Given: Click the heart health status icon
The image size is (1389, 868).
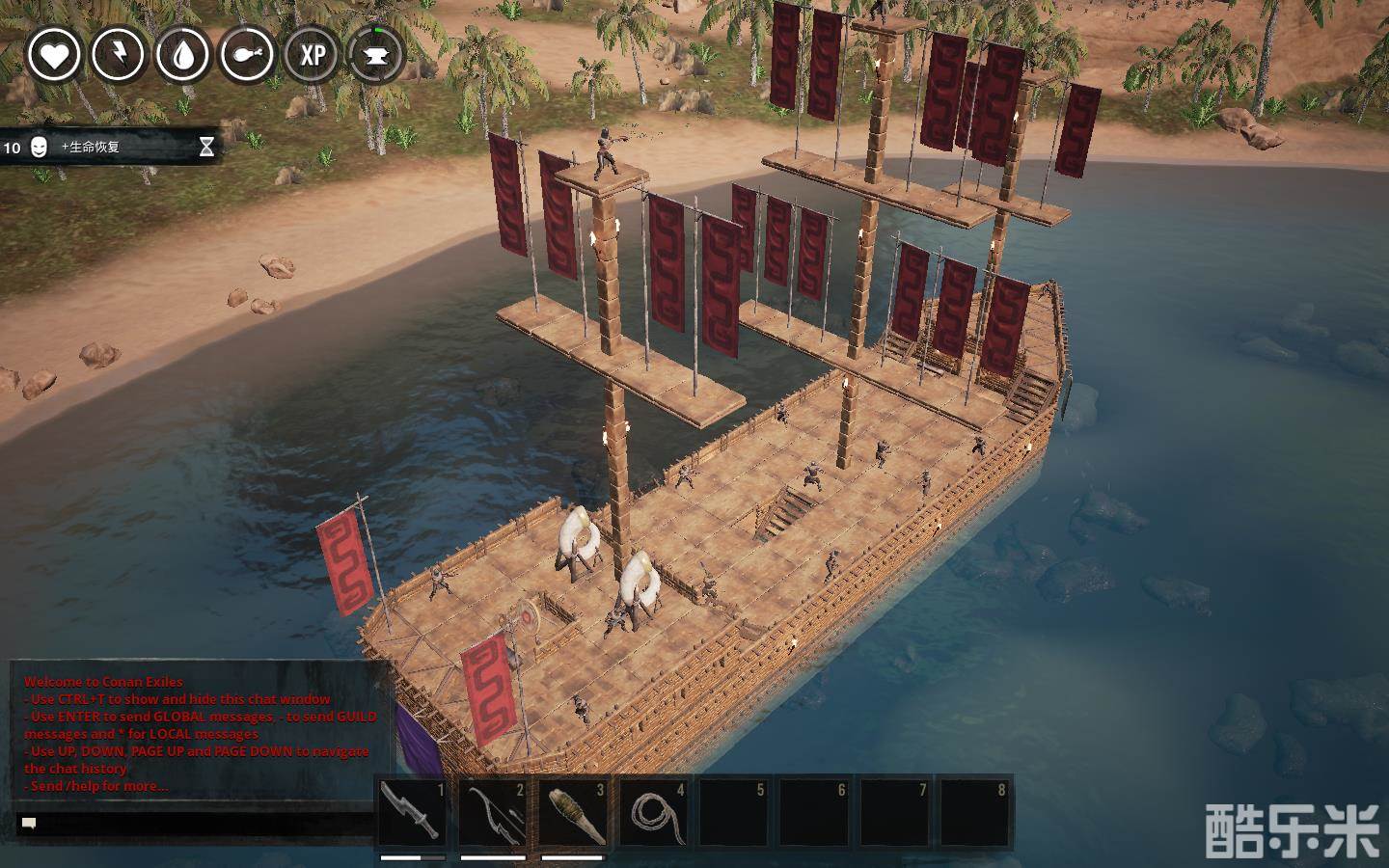Looking at the screenshot, I should [x=53, y=54].
